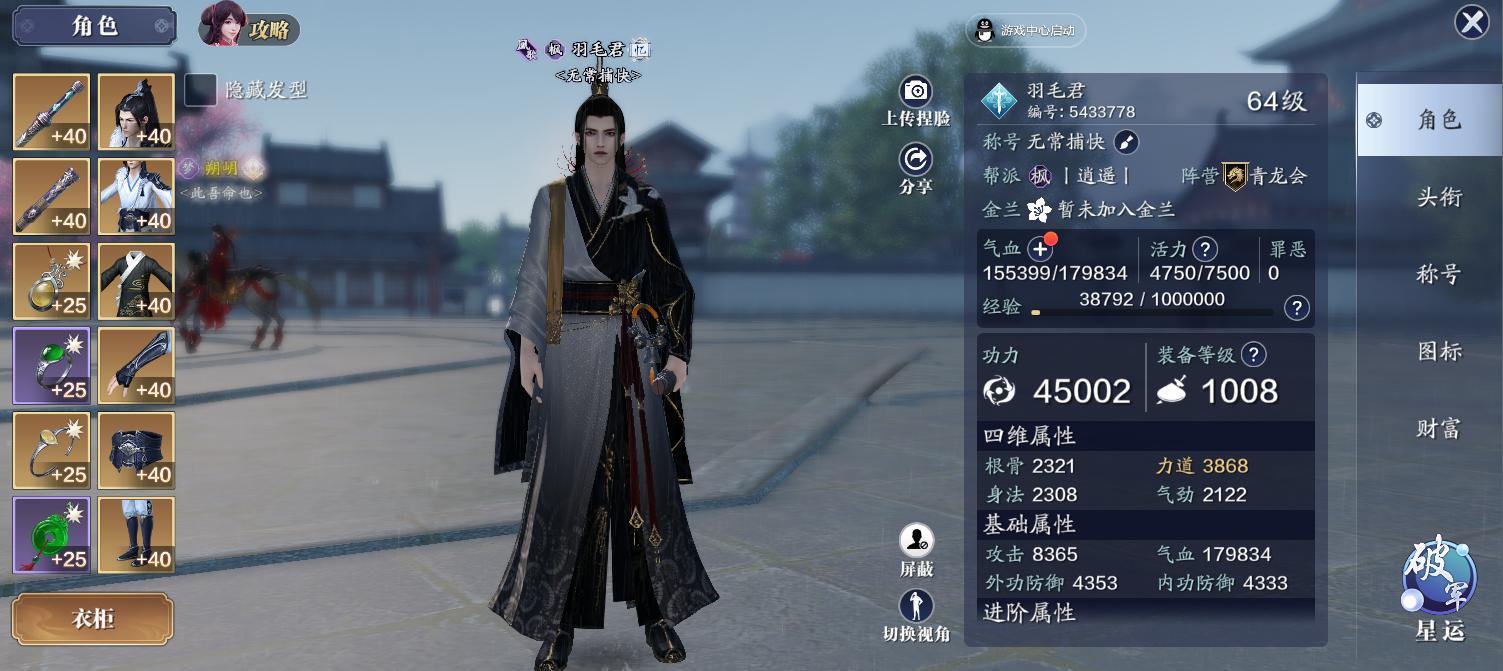
Task: Switch to the 头衔 rank tab
Action: coord(1439,197)
